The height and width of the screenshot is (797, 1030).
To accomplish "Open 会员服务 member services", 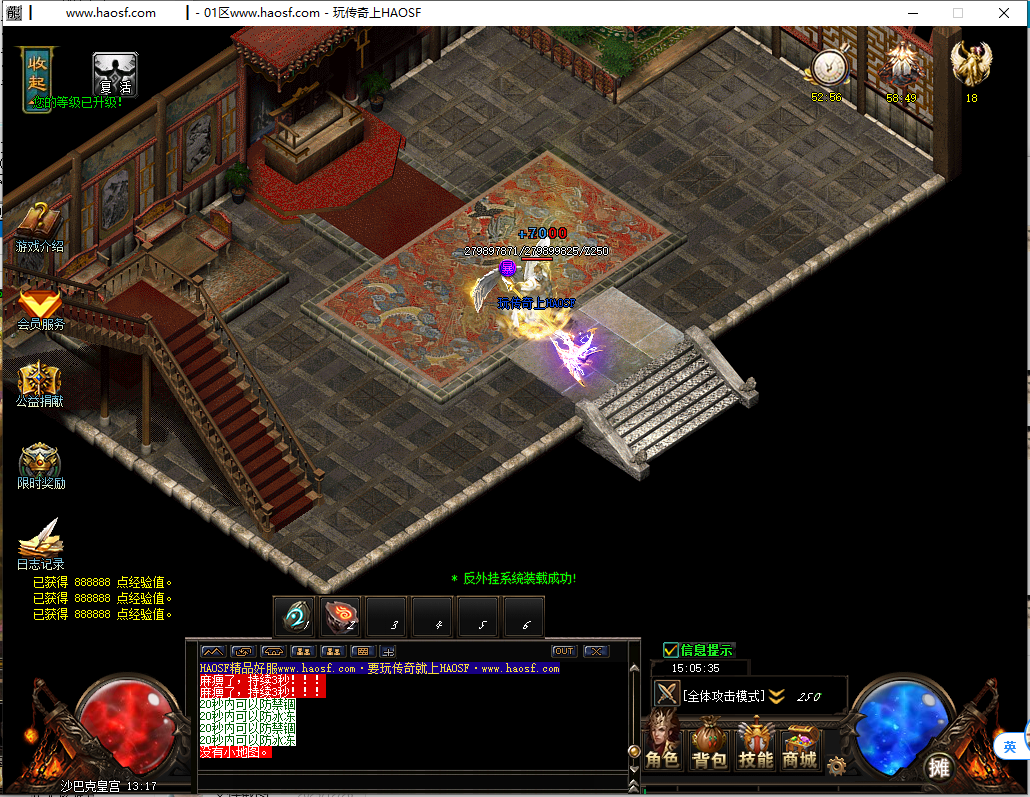I will [x=40, y=304].
